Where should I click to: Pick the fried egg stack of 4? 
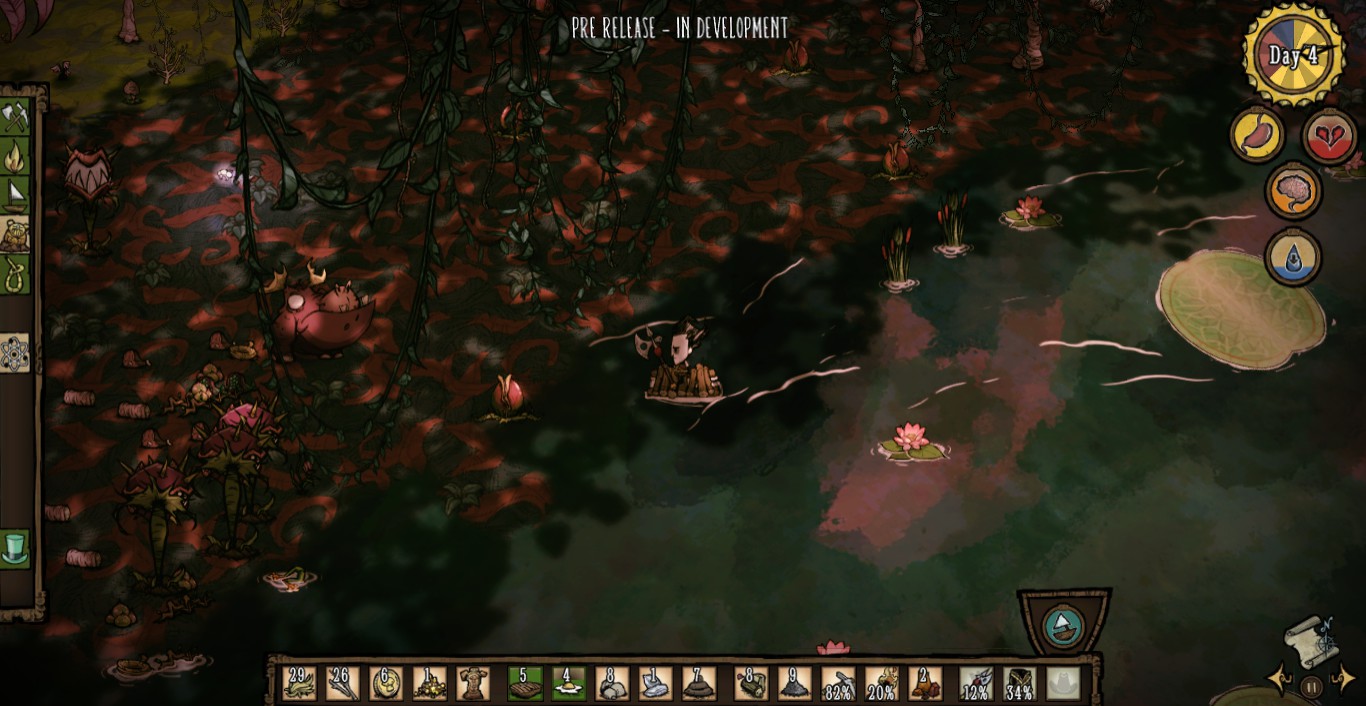pyautogui.click(x=568, y=683)
